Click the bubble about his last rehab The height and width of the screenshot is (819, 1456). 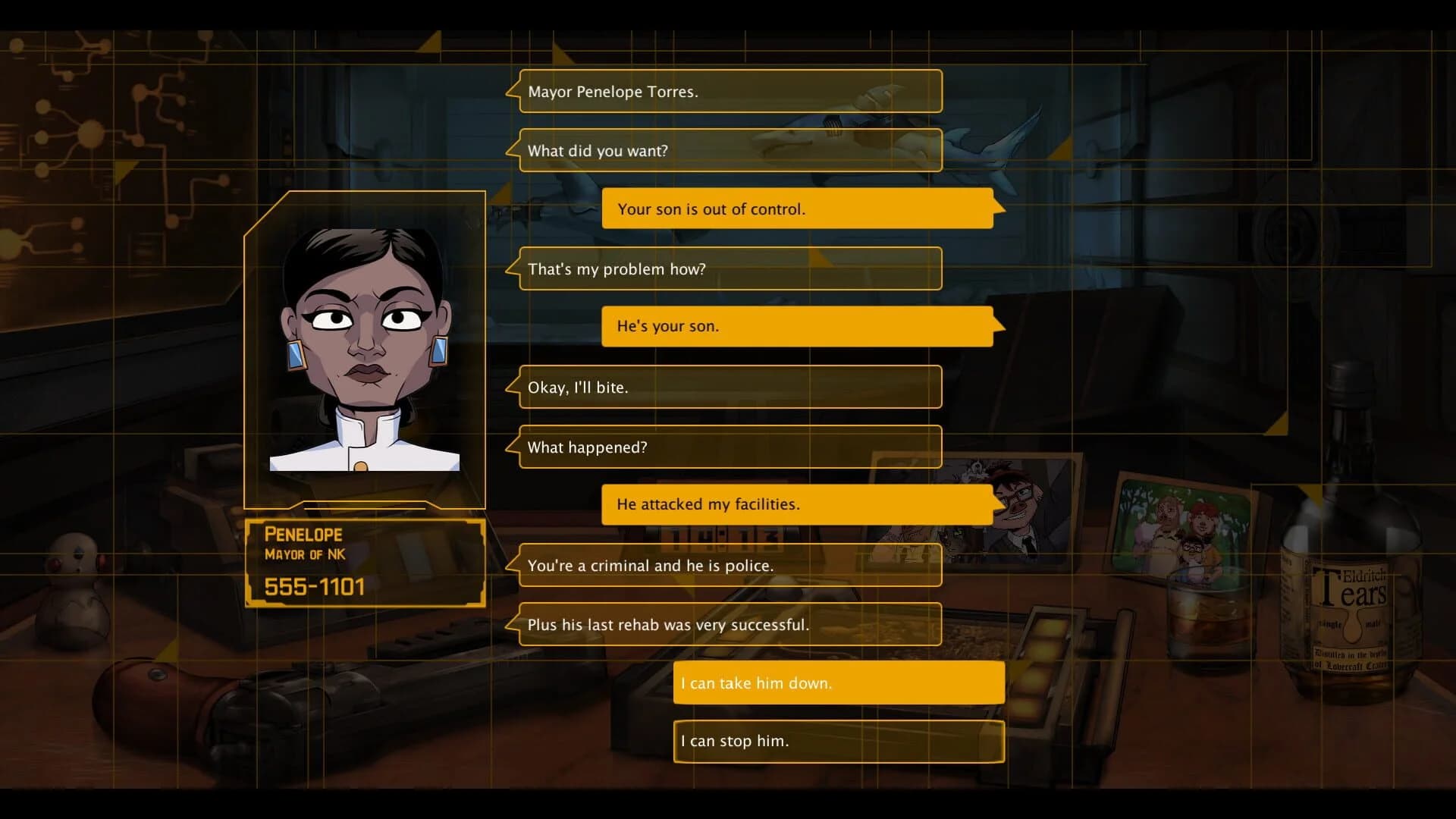tap(728, 624)
